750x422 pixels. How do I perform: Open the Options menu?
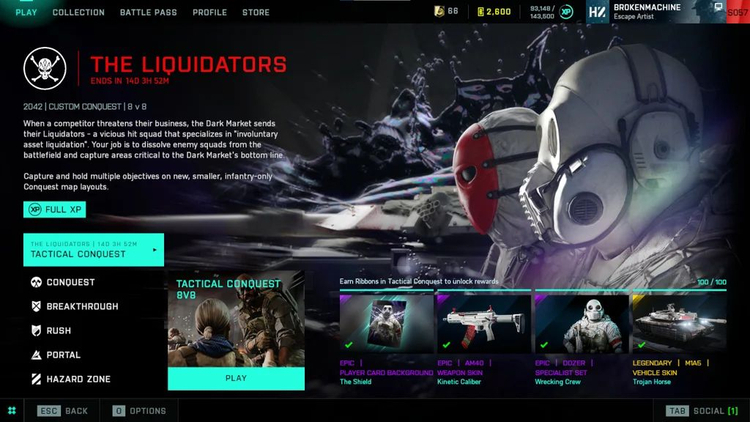click(x=139, y=411)
